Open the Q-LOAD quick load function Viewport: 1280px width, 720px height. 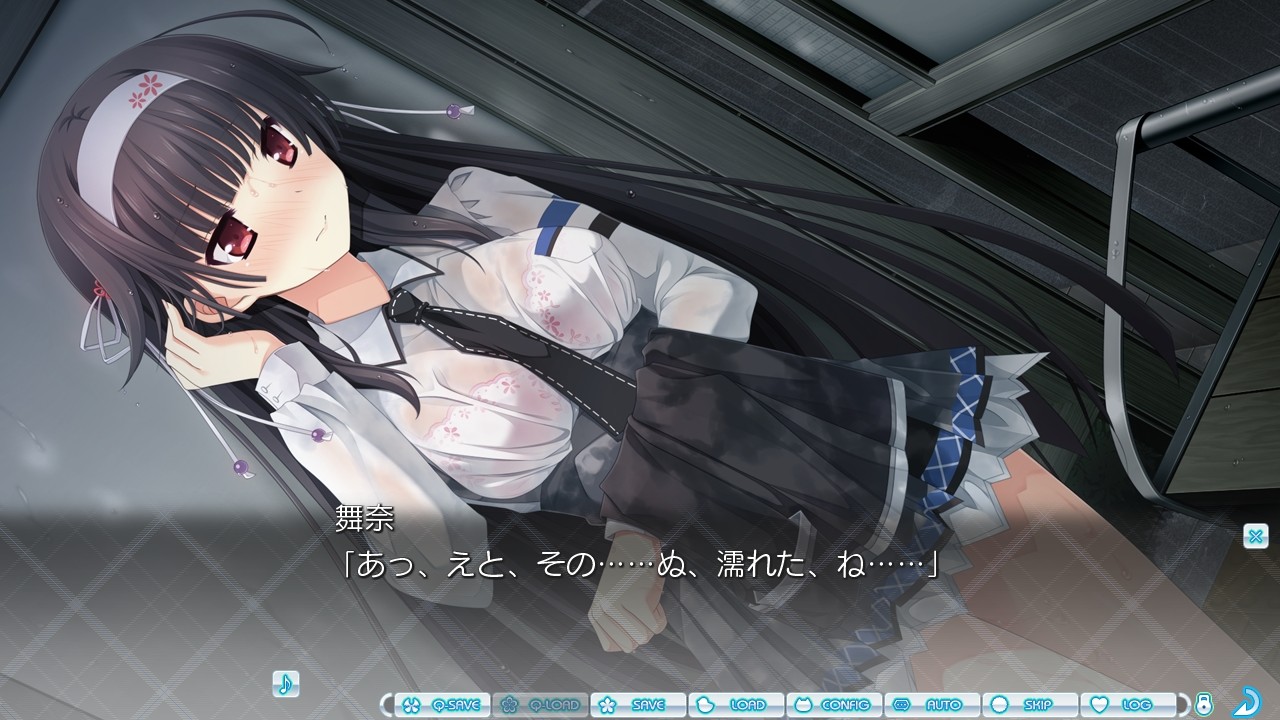click(x=541, y=705)
